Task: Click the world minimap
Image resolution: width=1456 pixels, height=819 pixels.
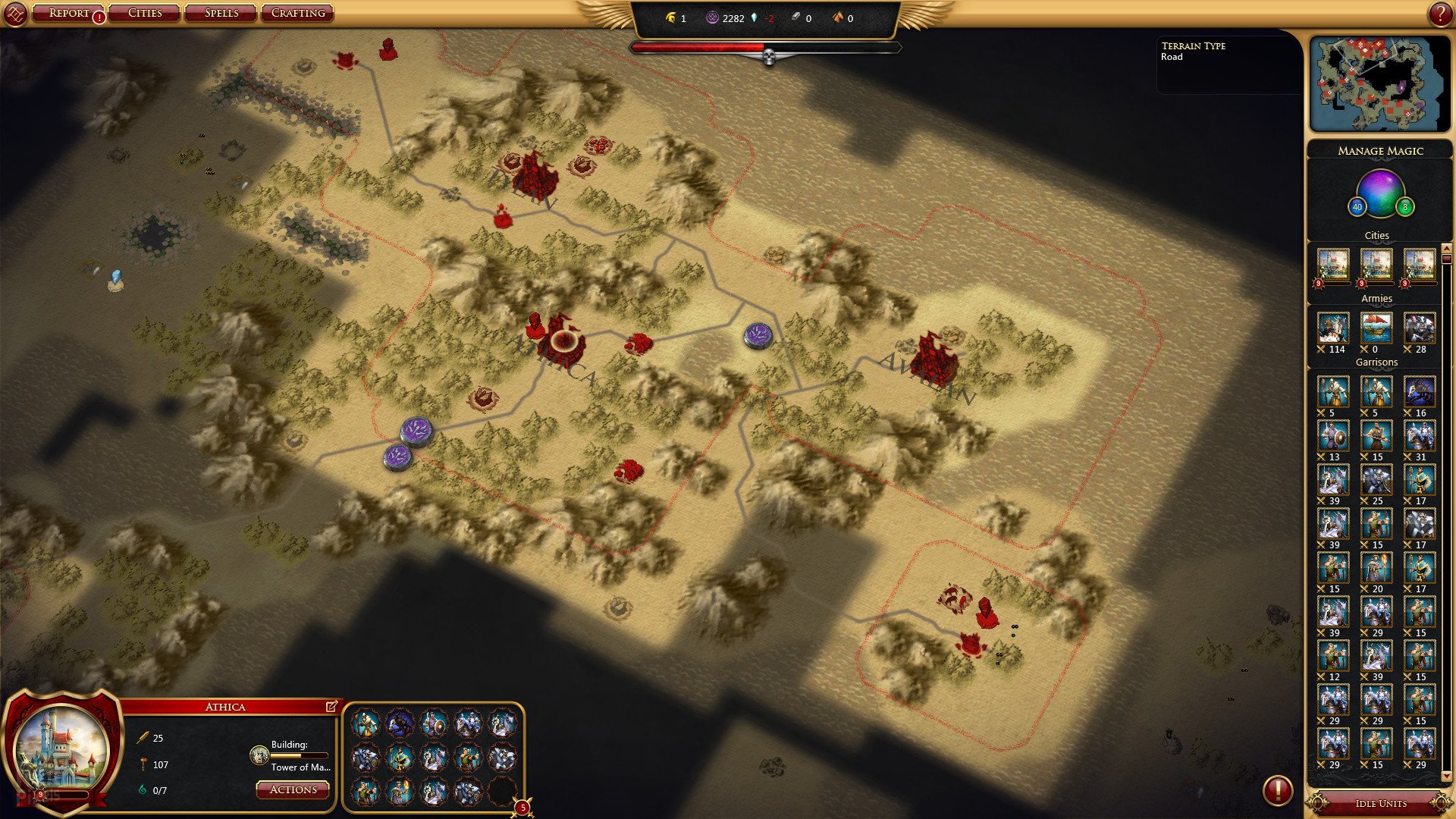Action: [1379, 83]
